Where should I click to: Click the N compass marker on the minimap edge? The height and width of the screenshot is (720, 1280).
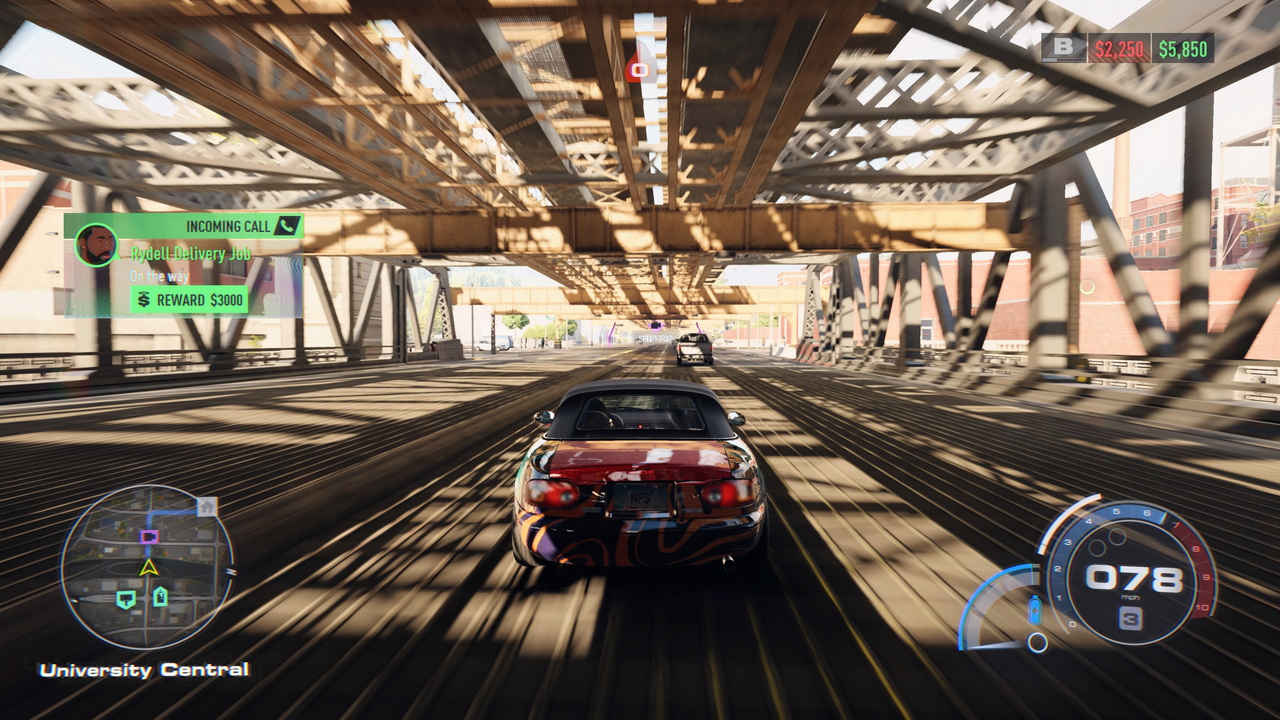point(232,571)
